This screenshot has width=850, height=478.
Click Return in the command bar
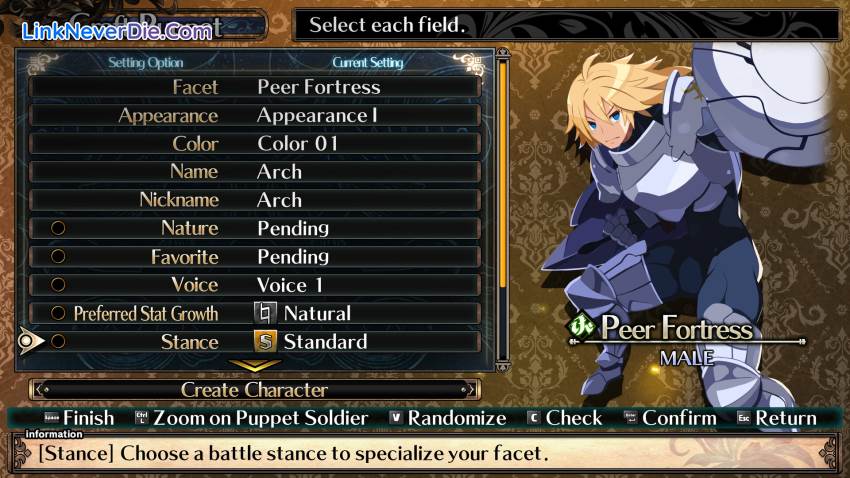[x=776, y=418]
